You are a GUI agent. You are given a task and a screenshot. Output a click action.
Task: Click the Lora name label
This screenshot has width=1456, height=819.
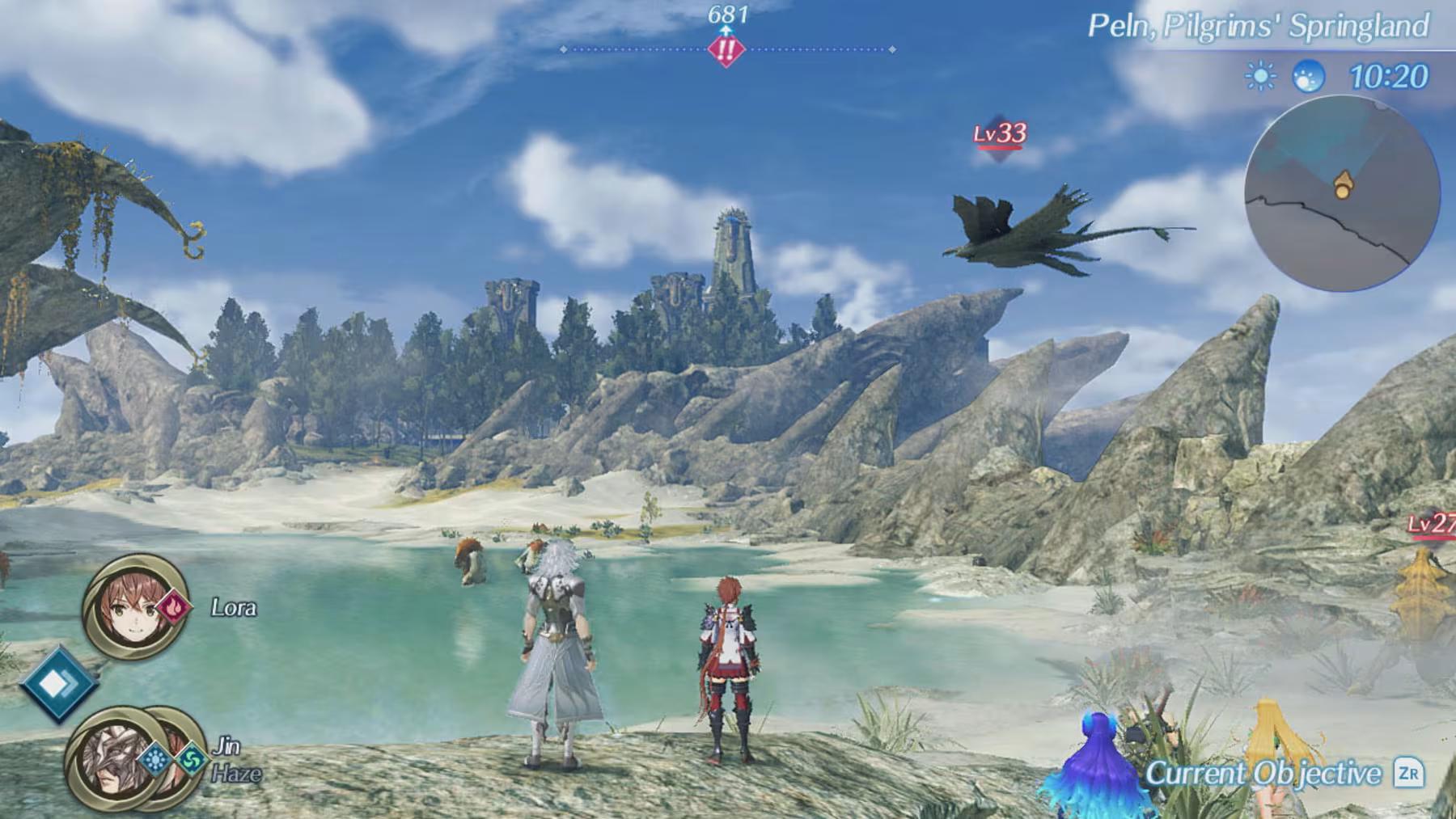click(x=232, y=608)
